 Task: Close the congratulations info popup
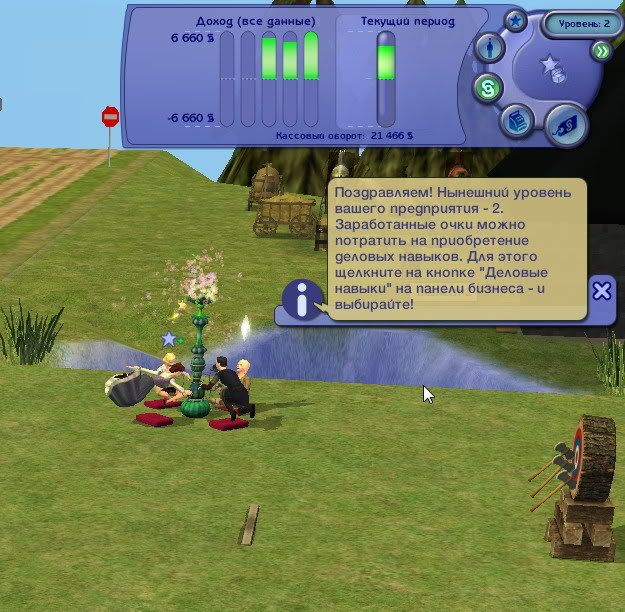pos(601,291)
